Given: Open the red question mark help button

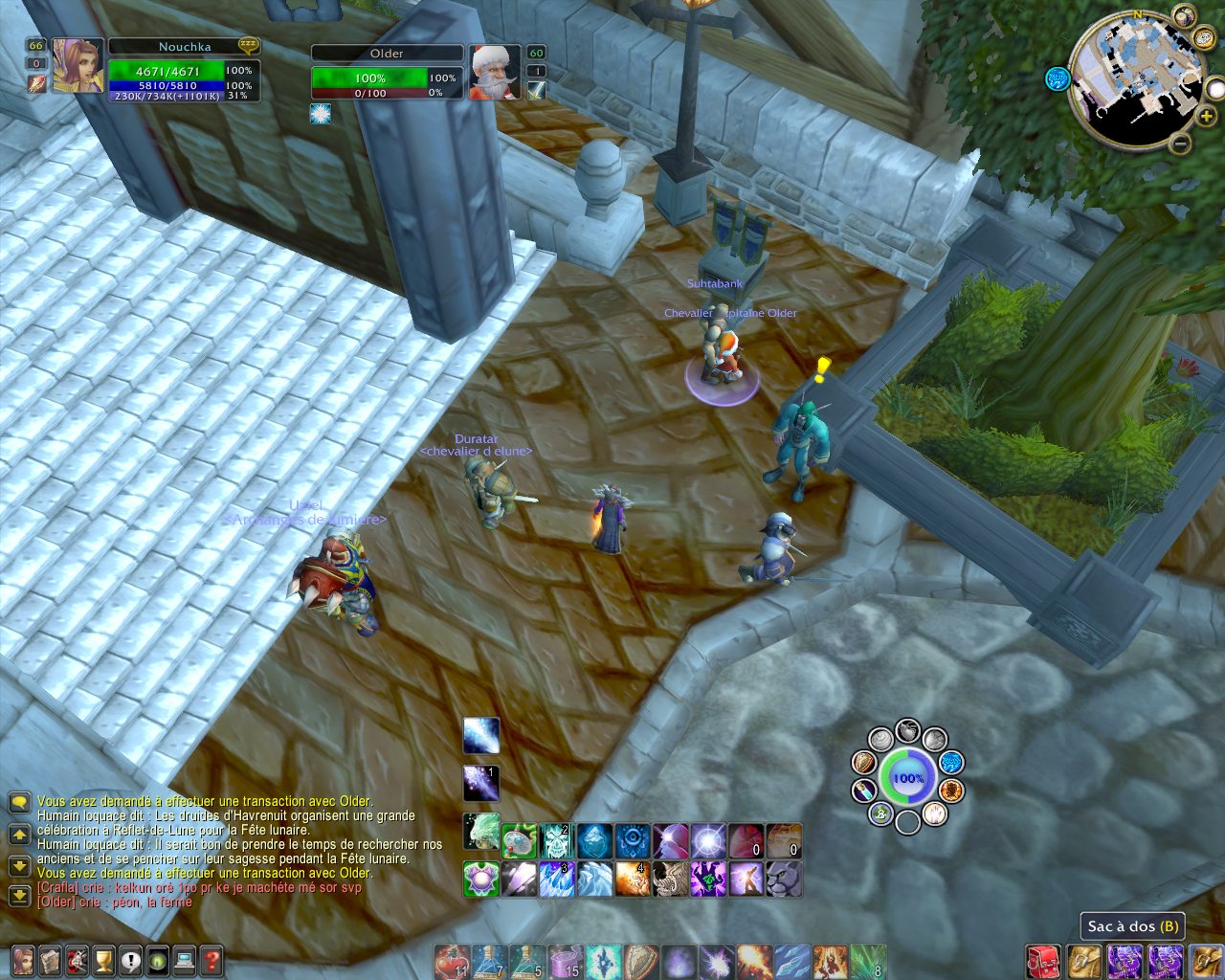Looking at the screenshot, I should pos(212,960).
